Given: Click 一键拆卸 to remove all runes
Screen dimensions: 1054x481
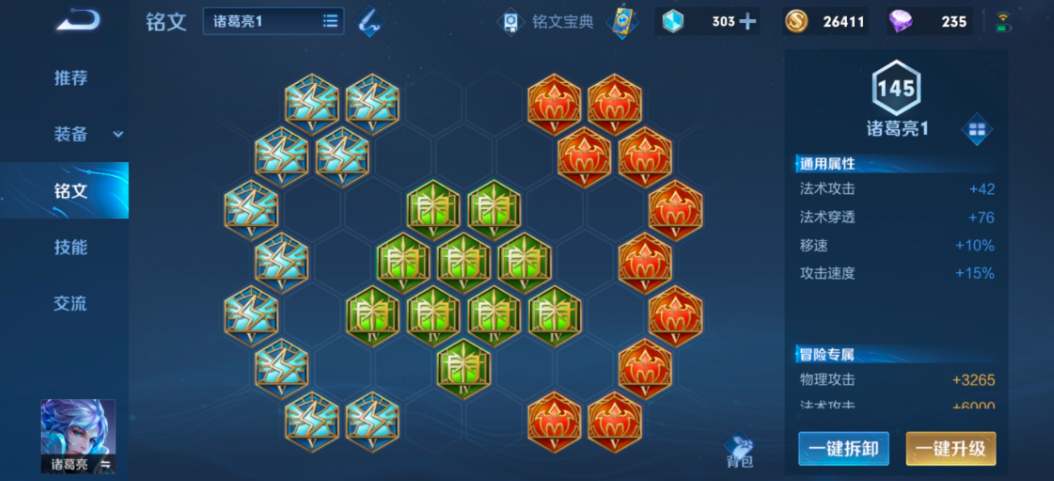Looking at the screenshot, I should 843,449.
